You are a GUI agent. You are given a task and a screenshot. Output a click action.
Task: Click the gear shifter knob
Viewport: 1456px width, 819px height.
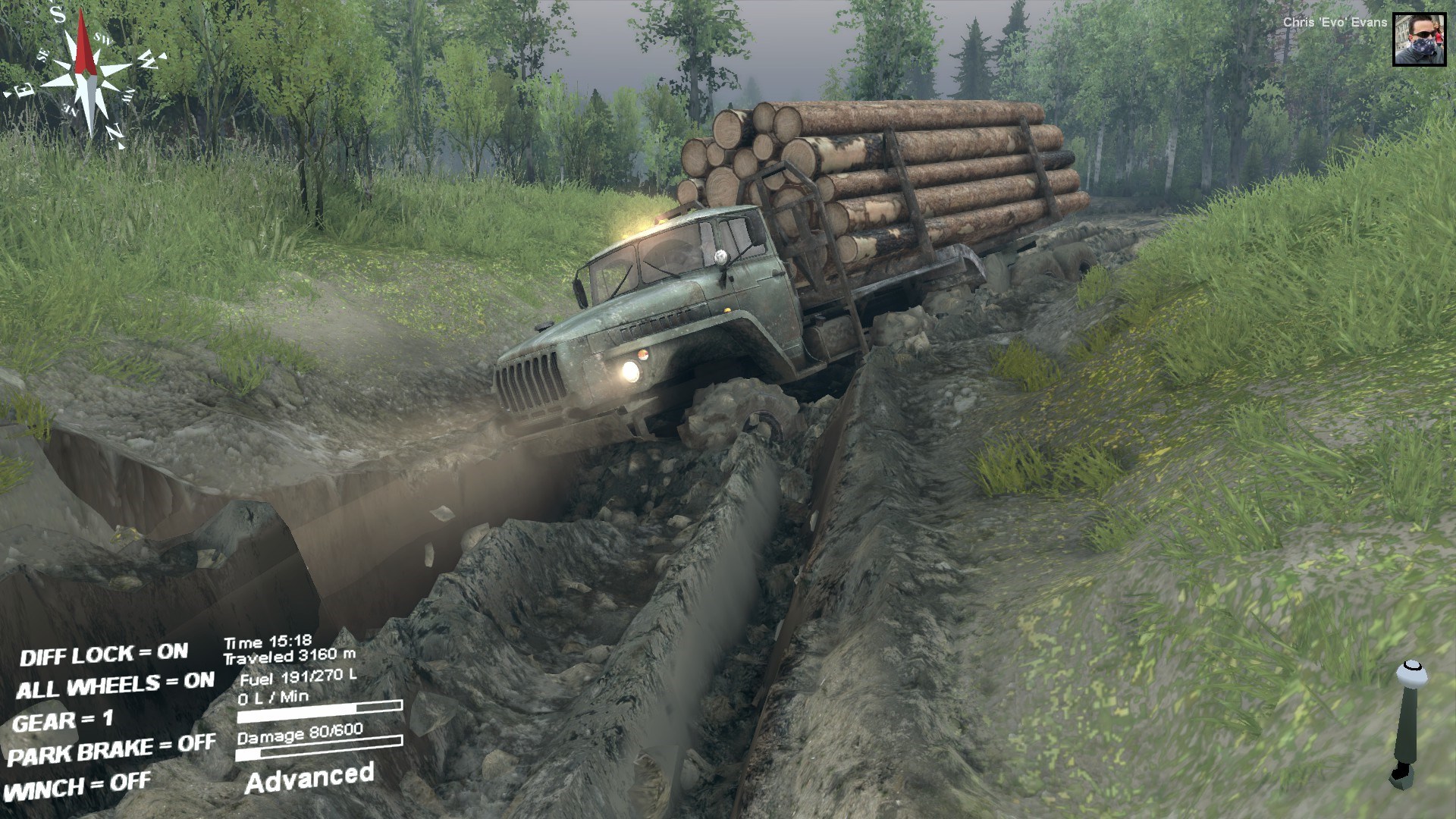pyautogui.click(x=1411, y=673)
